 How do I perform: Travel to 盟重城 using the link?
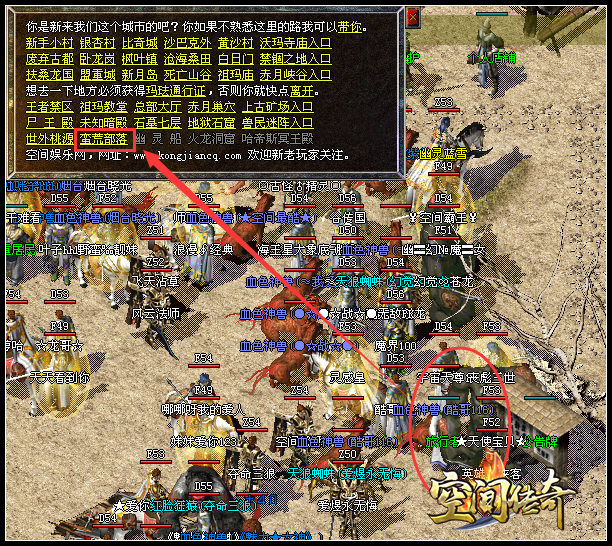100,74
